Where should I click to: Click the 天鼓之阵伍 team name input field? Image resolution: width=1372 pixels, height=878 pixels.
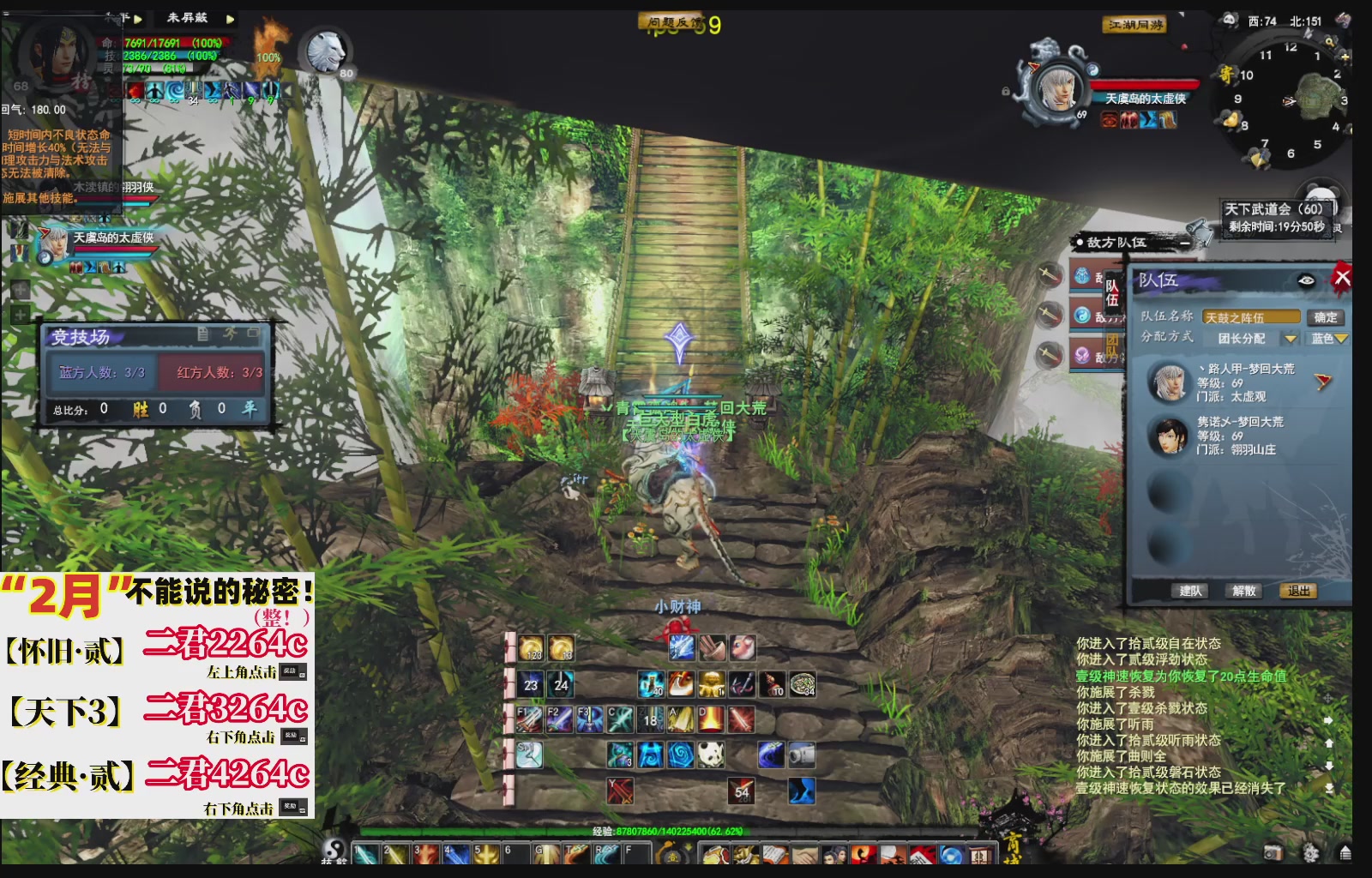(1253, 317)
